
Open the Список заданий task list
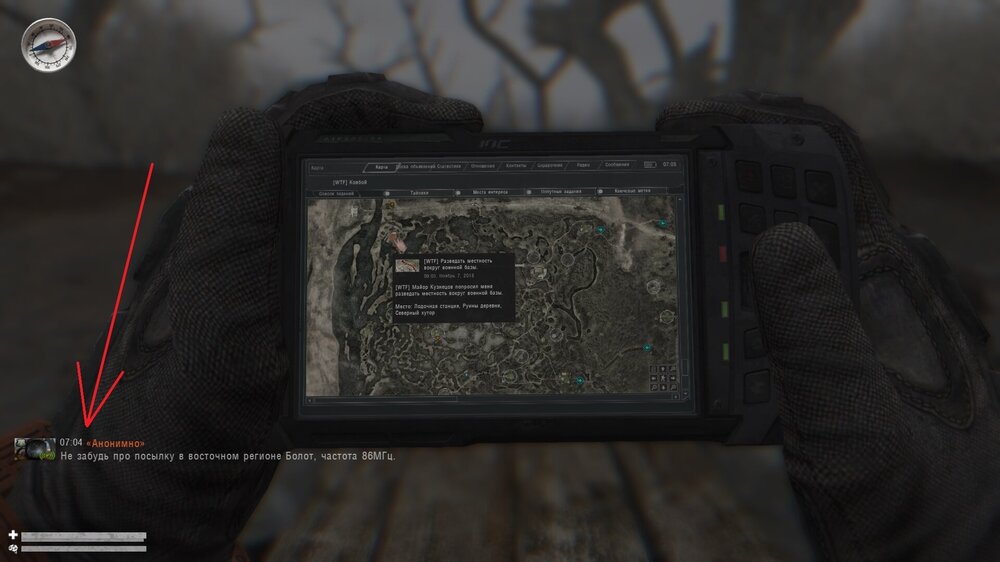pyautogui.click(x=337, y=192)
